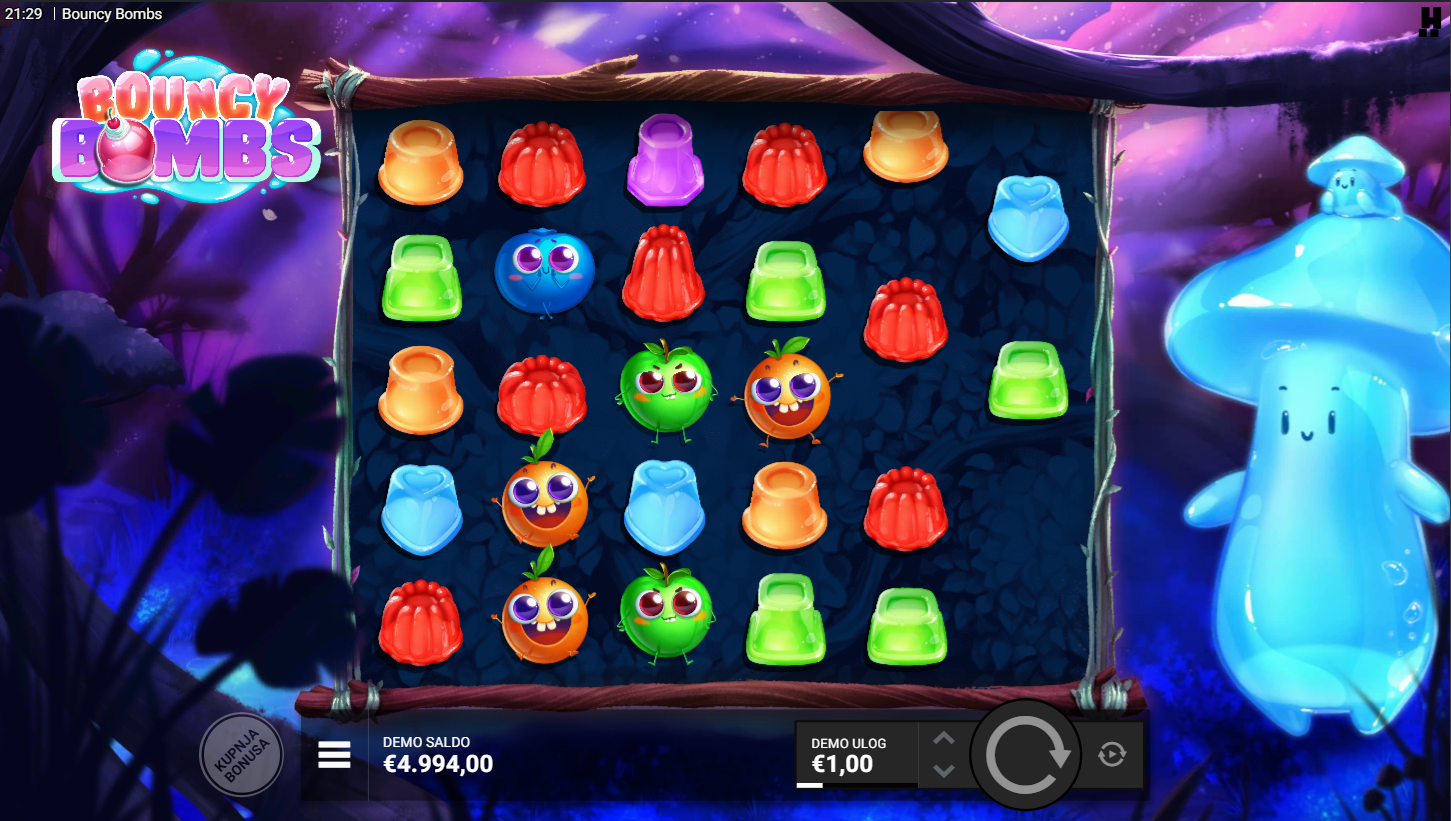This screenshot has height=821, width=1451.
Task: Open the hamburger menu
Action: (x=334, y=755)
